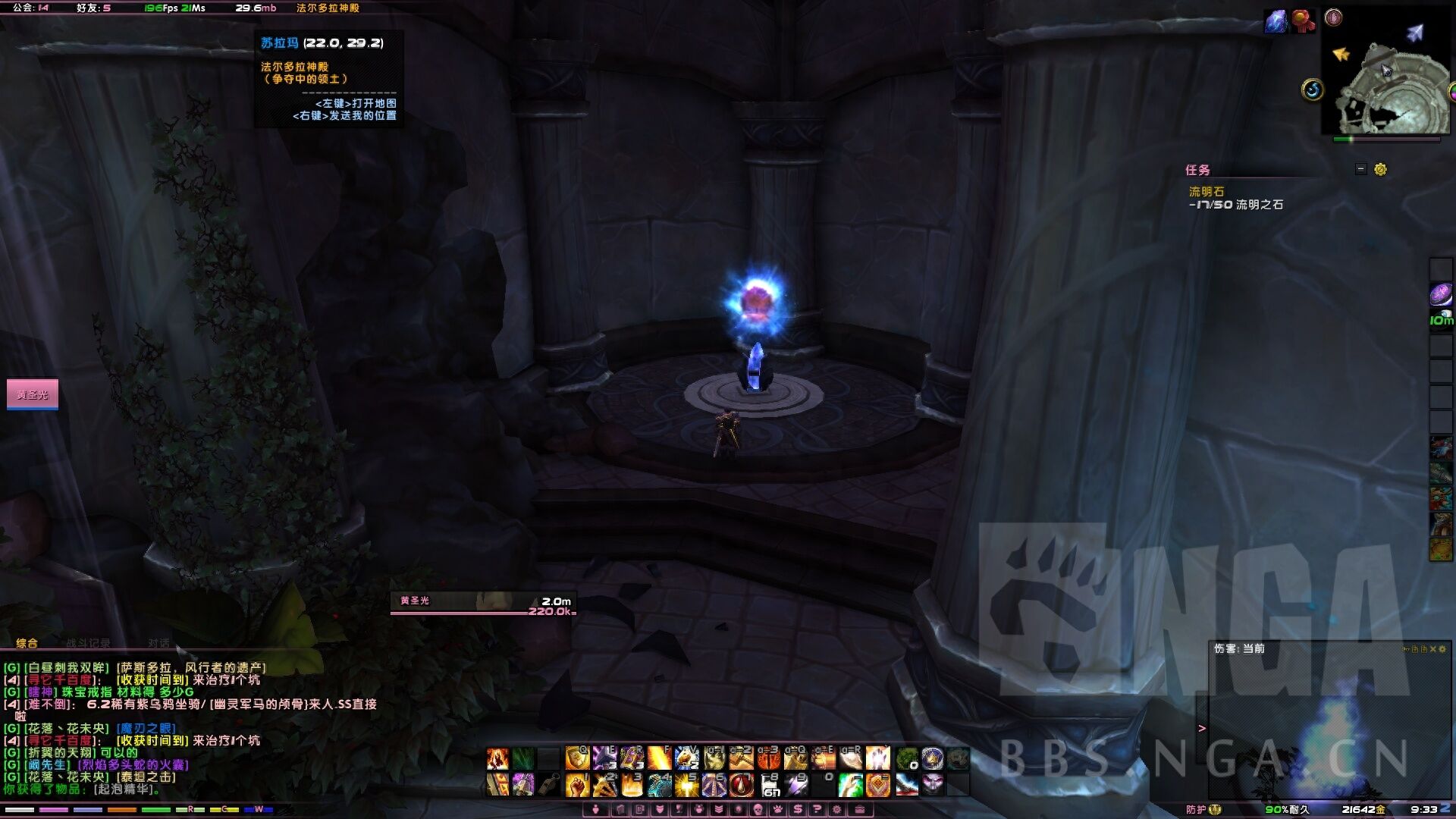Select the 黄圣光 unit frame button

(33, 394)
